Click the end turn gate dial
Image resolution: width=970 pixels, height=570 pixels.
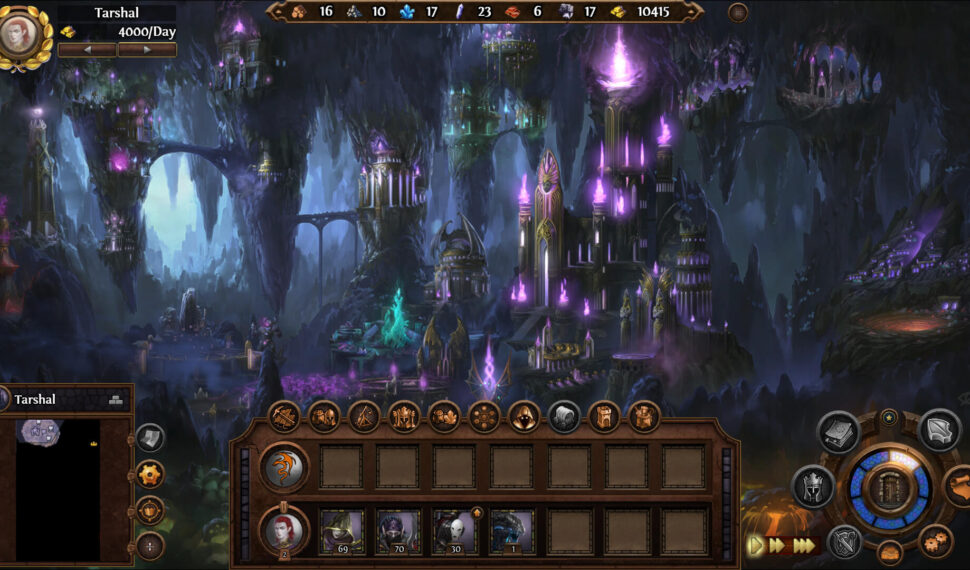tap(889, 489)
